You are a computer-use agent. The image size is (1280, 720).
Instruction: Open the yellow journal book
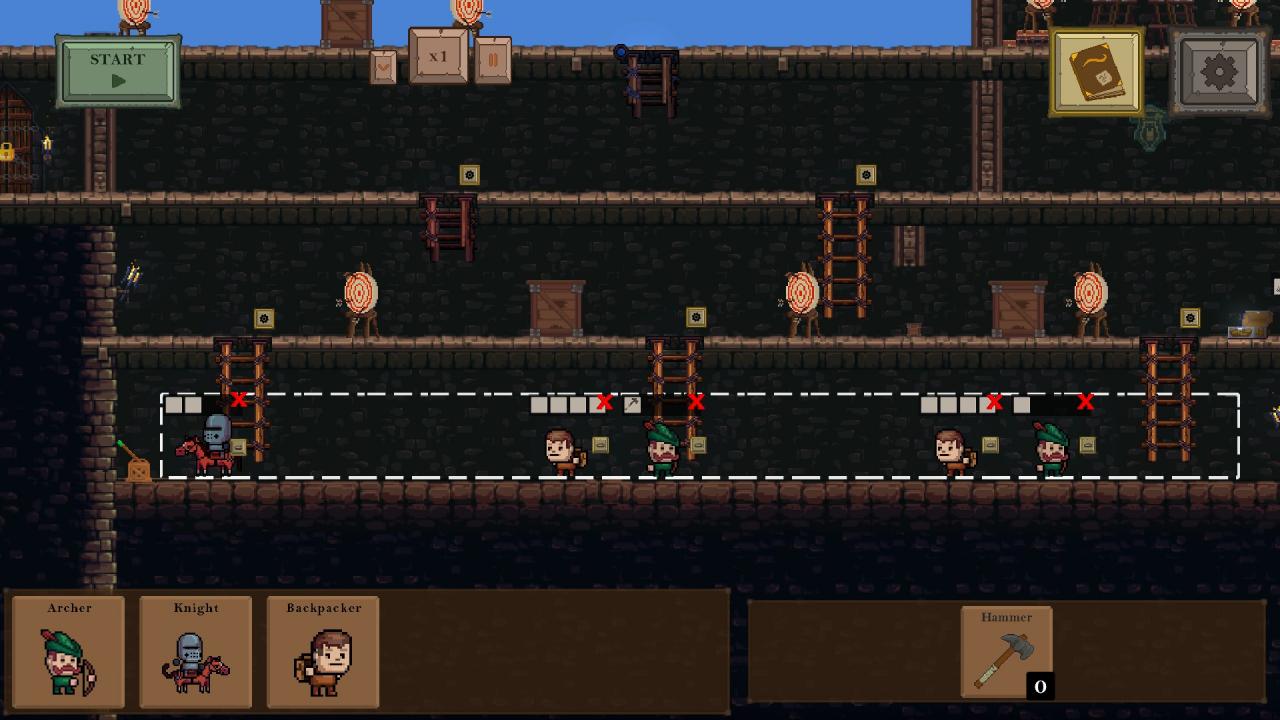coord(1097,72)
